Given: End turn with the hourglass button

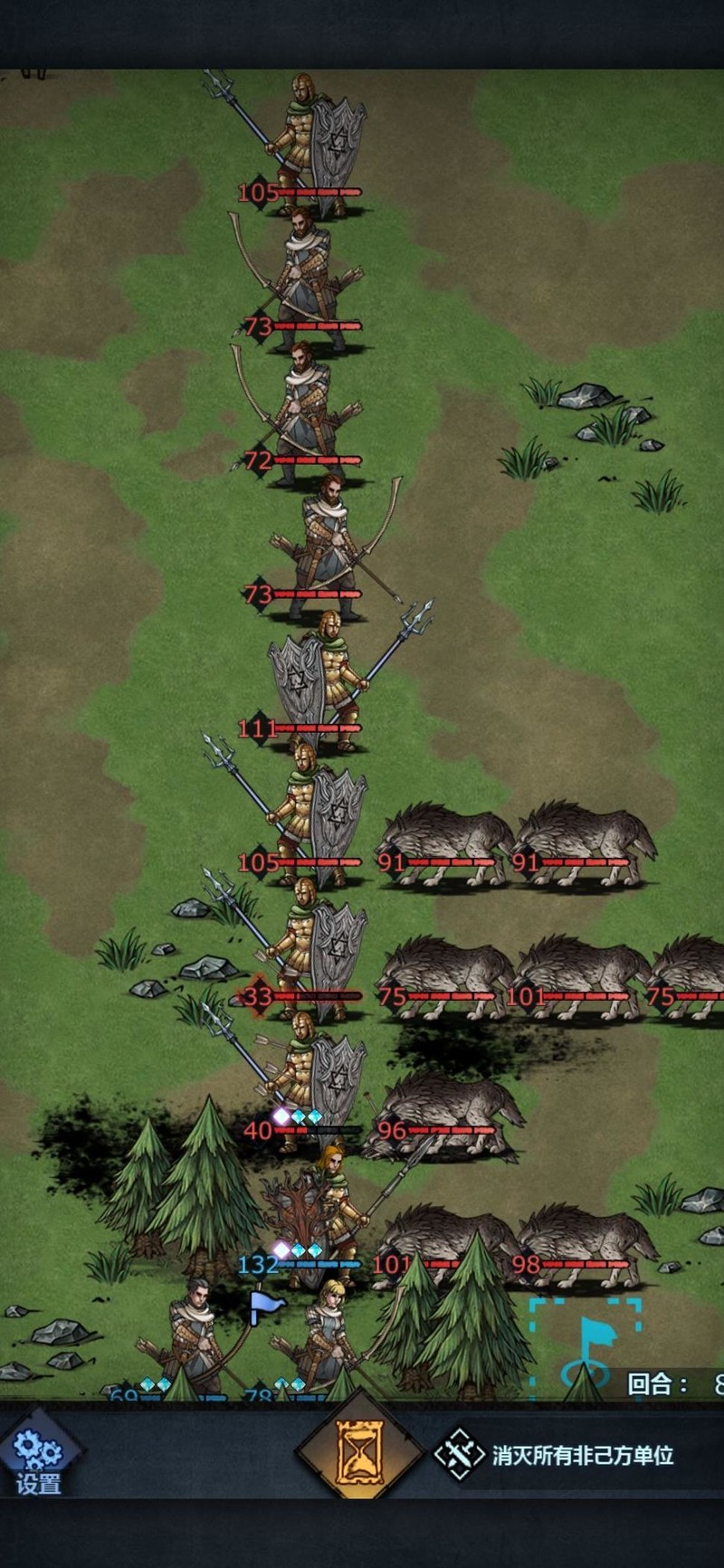Looking at the screenshot, I should (x=360, y=1454).
